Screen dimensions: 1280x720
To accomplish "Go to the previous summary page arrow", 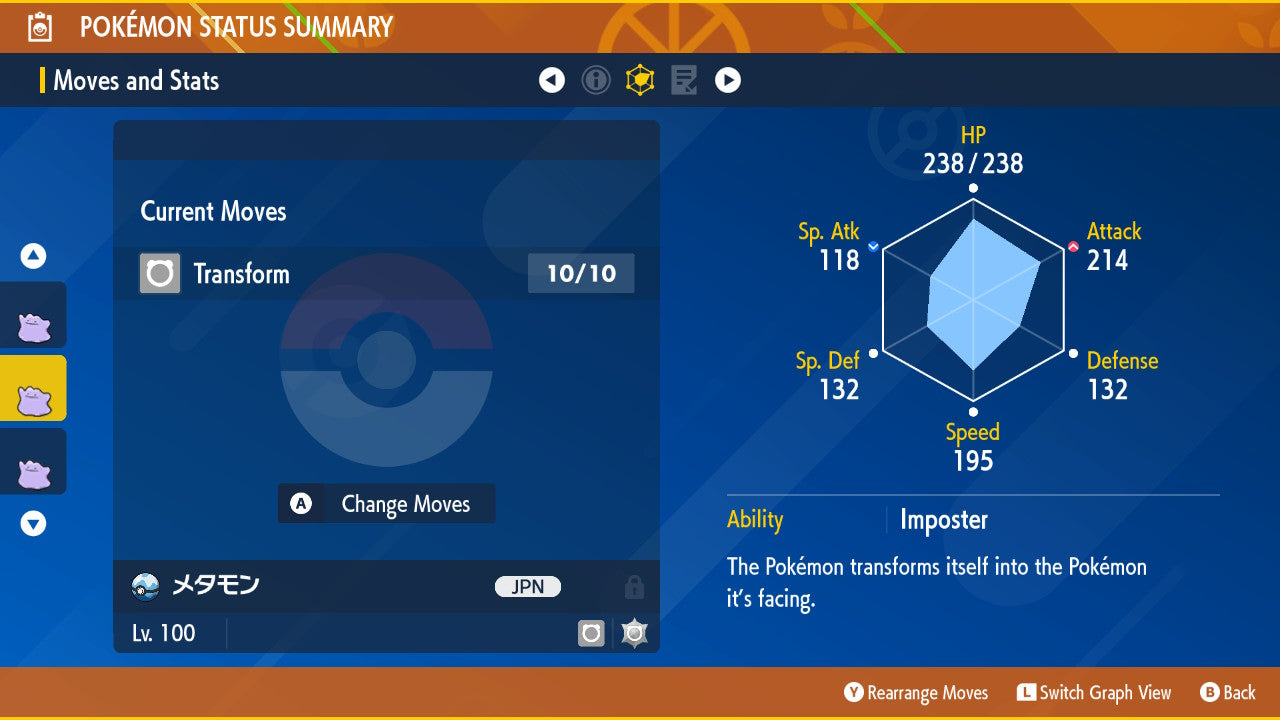I will pos(552,80).
